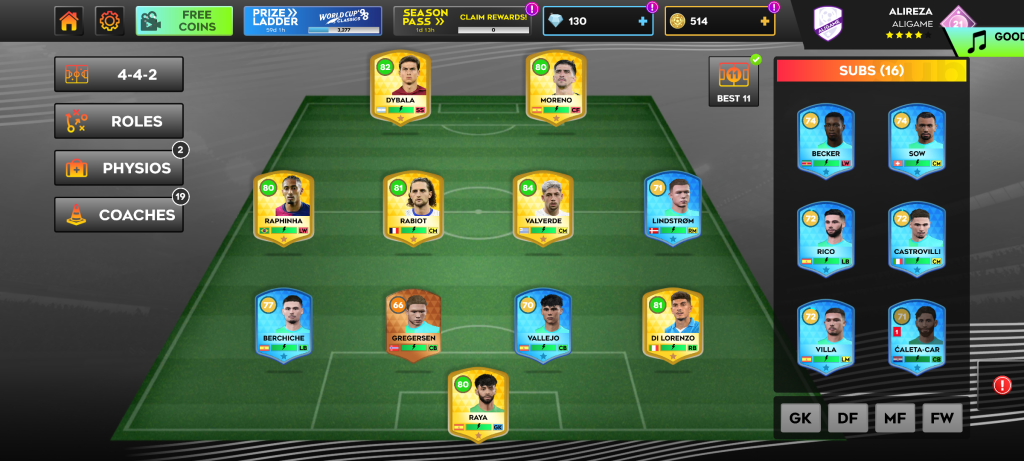Viewport: 1024px width, 461px height.
Task: Open the Season Pass rewards
Action: click(x=463, y=20)
